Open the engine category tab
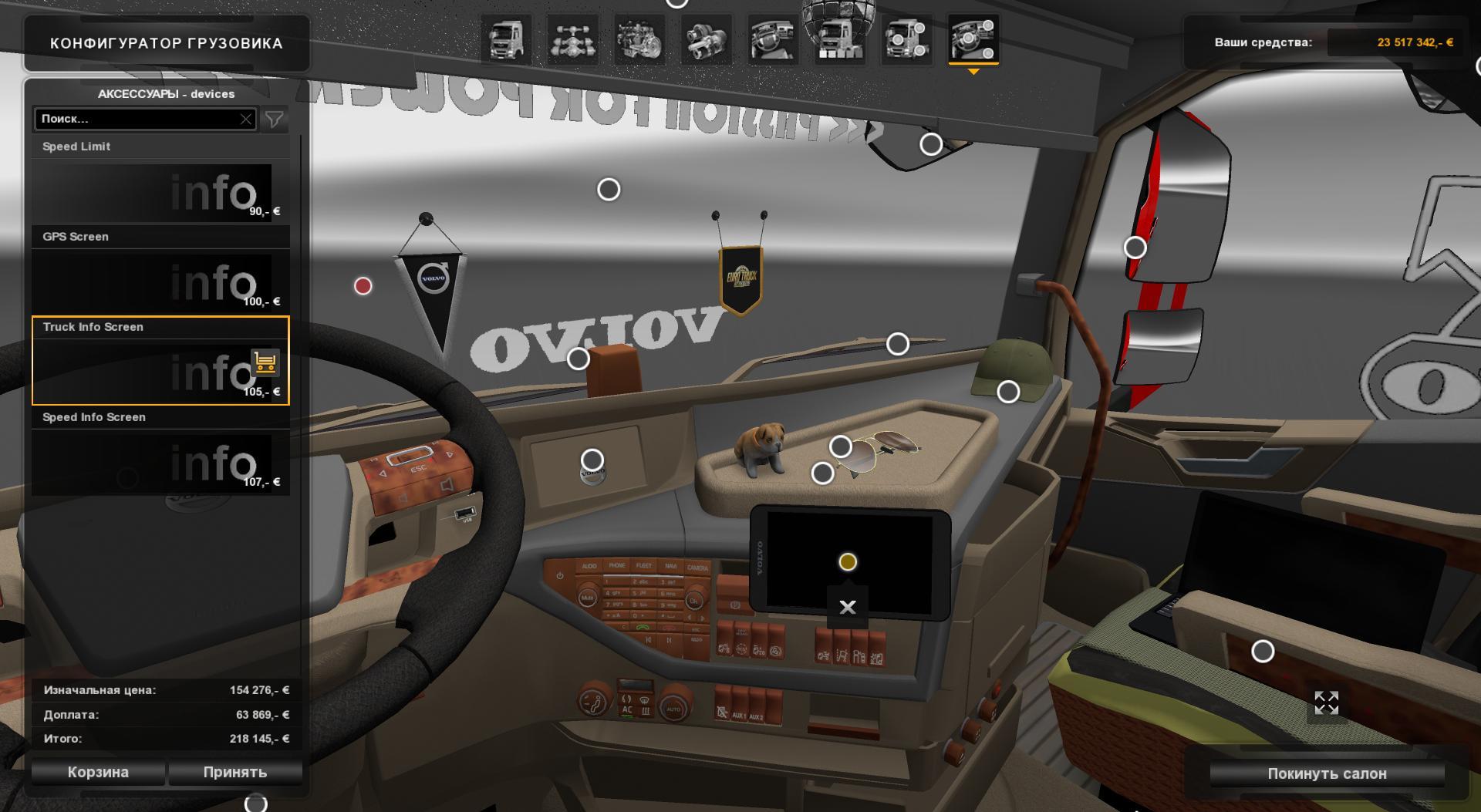This screenshot has width=1481, height=812. coord(639,40)
